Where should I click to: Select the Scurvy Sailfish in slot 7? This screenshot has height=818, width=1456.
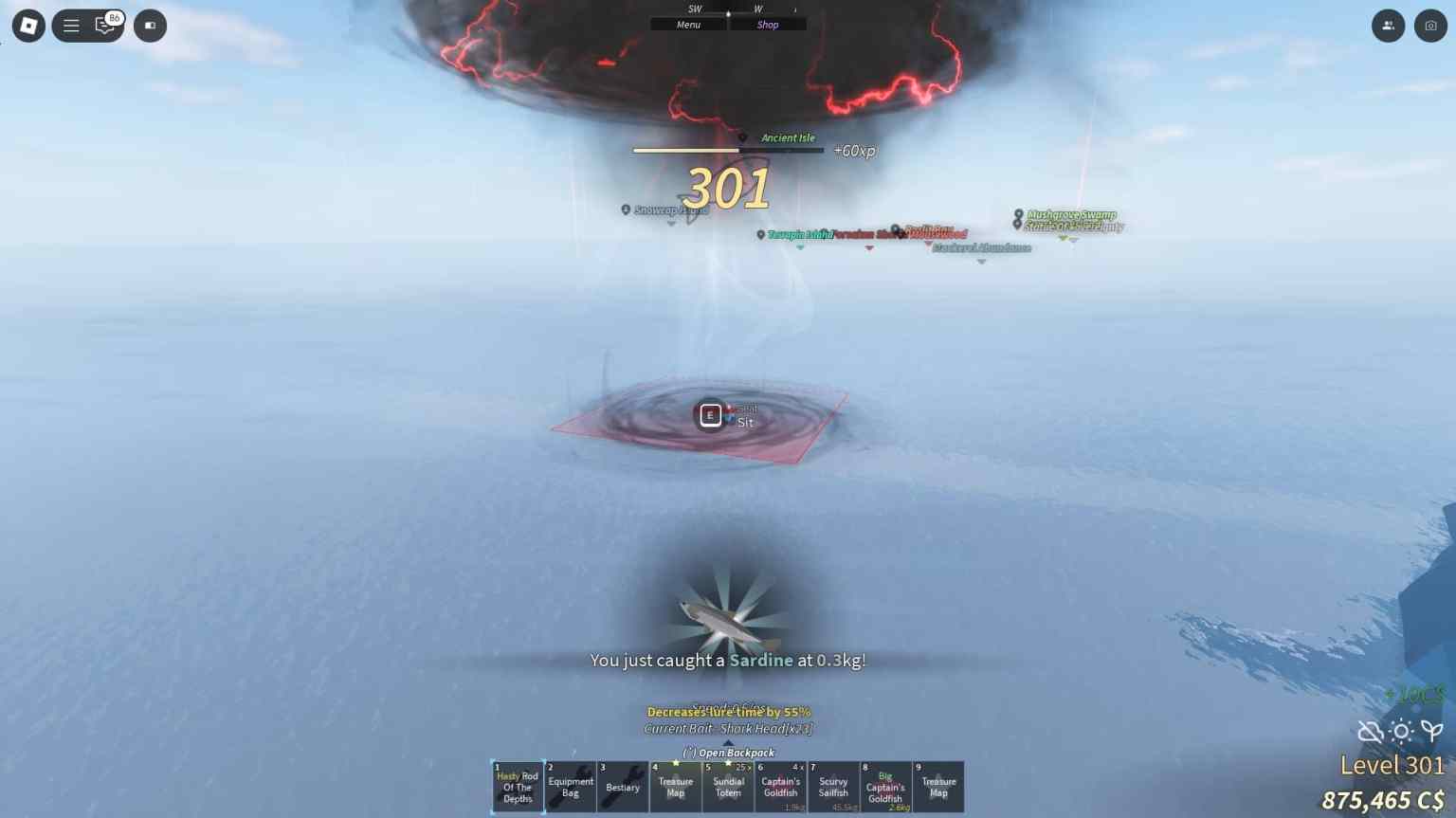(x=833, y=787)
